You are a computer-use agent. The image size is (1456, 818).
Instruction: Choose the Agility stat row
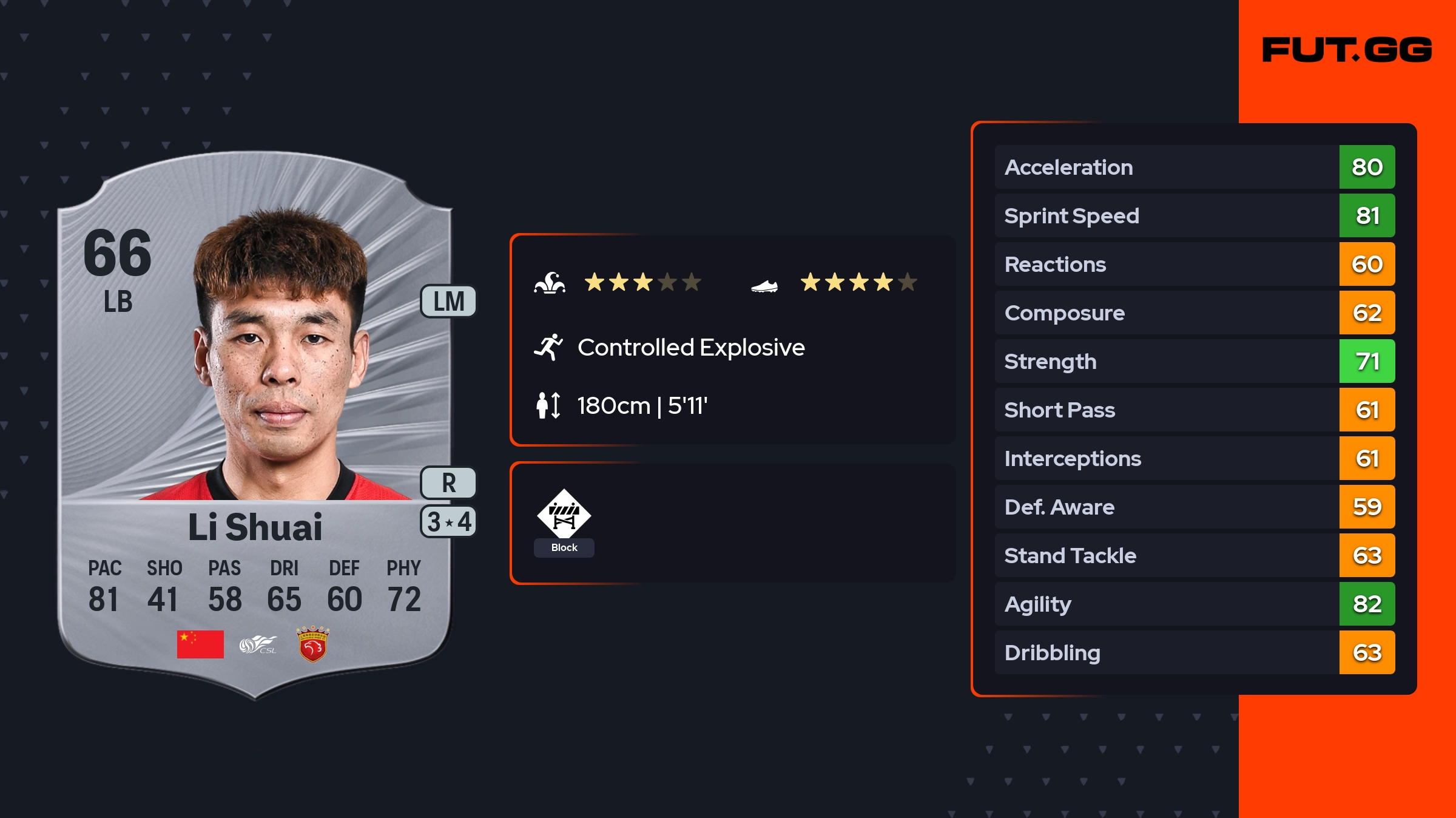pyautogui.click(x=1195, y=604)
